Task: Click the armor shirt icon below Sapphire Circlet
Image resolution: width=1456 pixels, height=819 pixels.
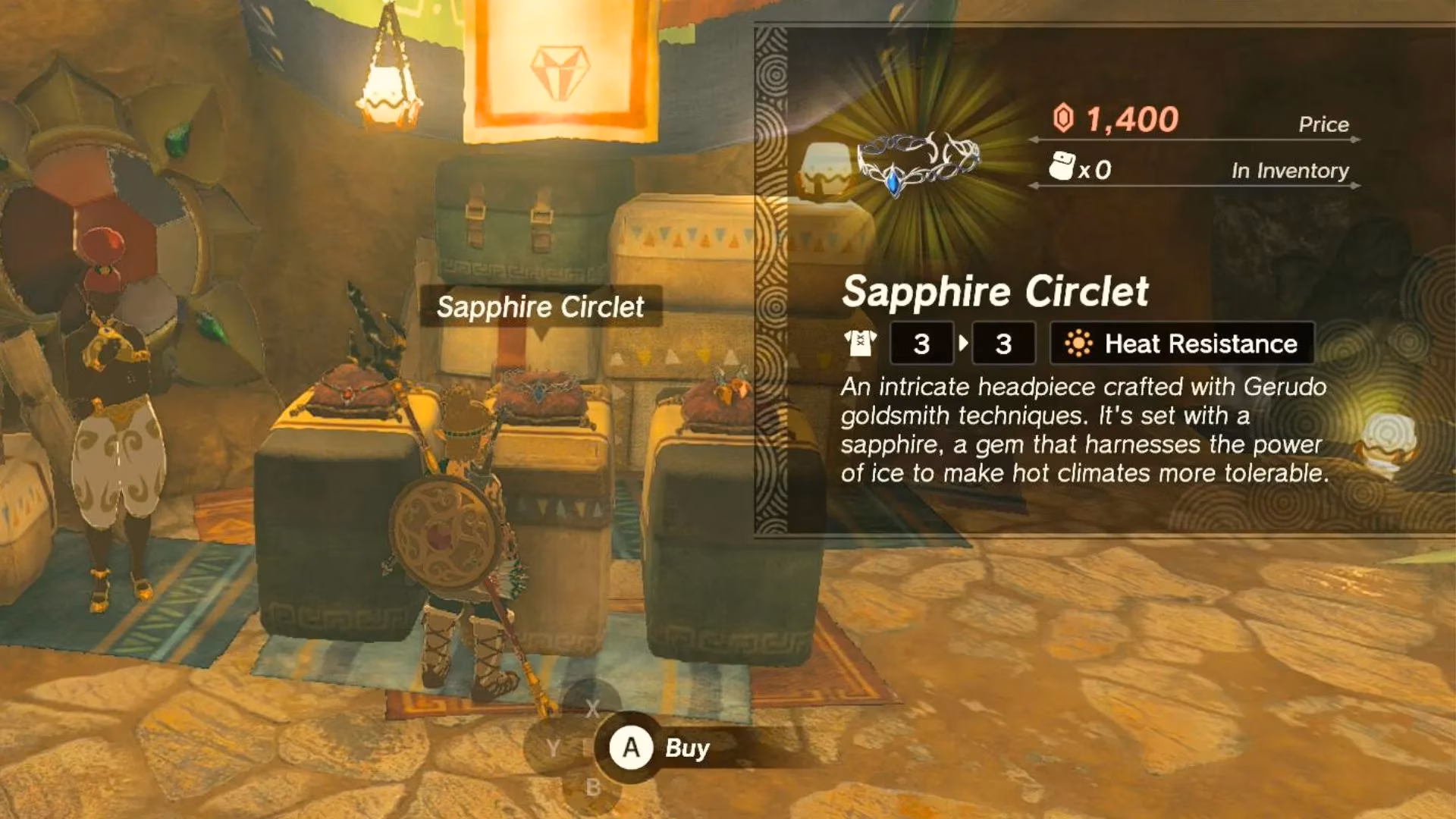Action: click(861, 343)
